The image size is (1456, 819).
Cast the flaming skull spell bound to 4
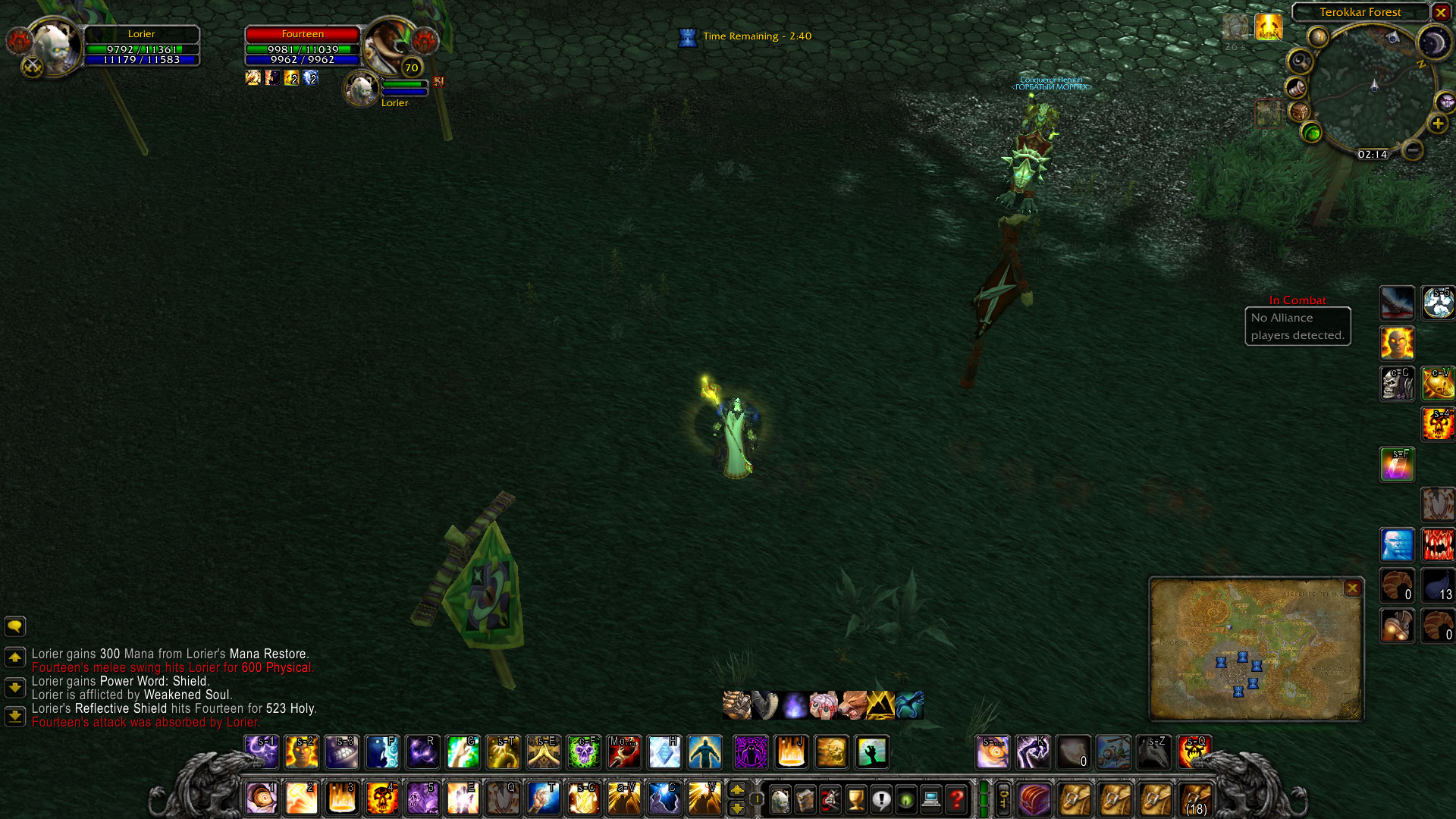click(x=382, y=799)
